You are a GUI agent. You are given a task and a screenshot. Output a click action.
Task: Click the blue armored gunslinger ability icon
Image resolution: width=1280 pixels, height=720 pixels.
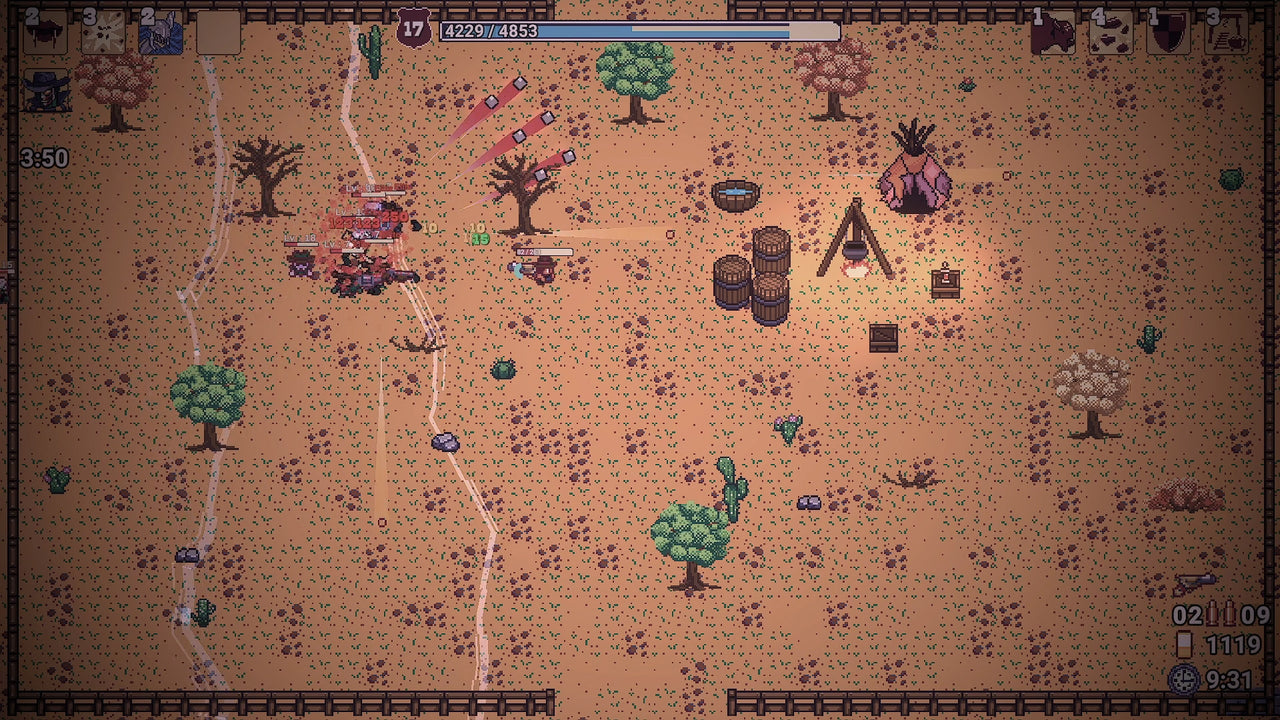point(160,30)
